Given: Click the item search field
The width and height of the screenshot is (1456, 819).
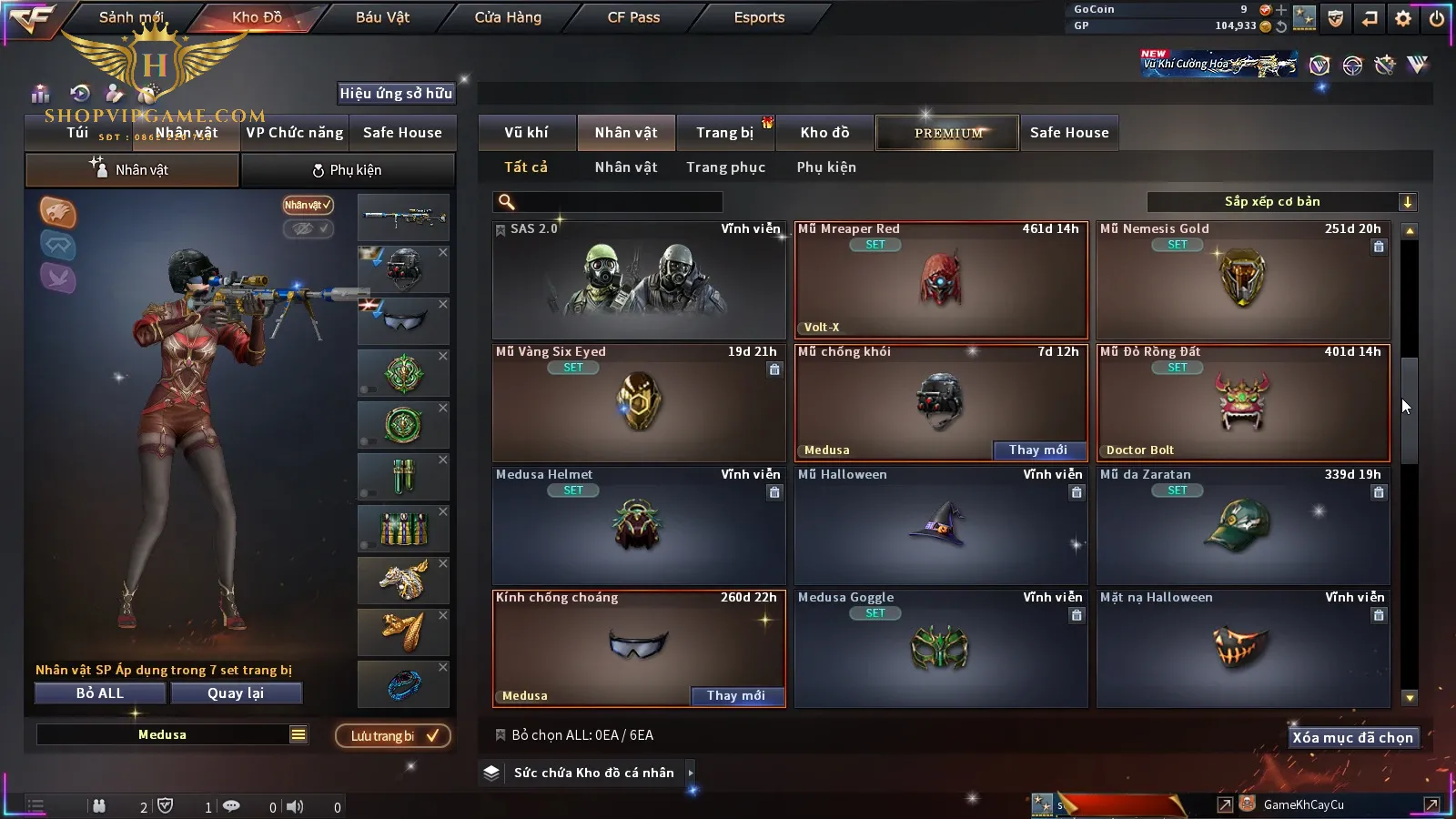Looking at the screenshot, I should pyautogui.click(x=608, y=202).
